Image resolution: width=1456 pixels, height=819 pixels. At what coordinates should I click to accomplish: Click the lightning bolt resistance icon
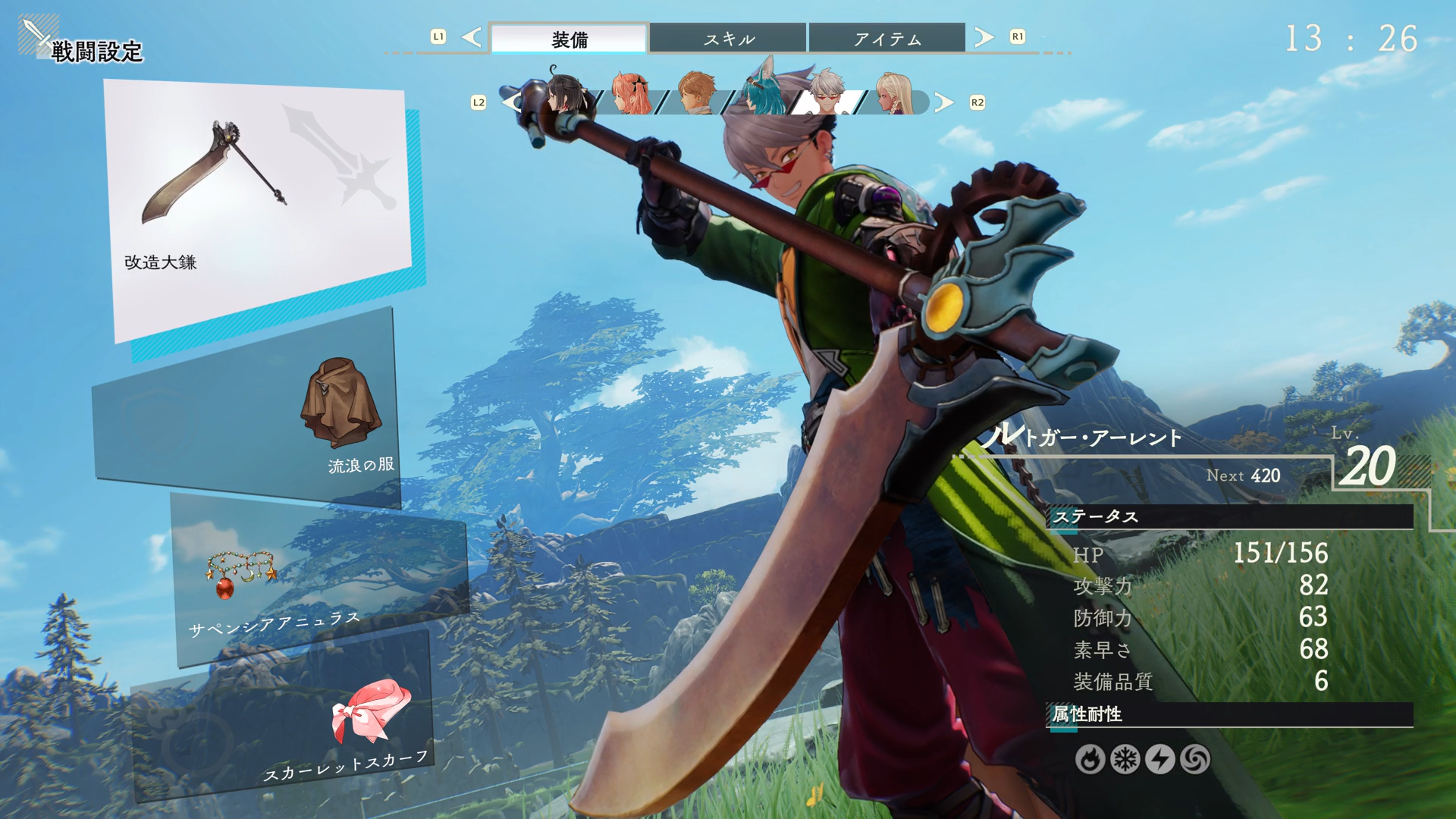(1159, 759)
